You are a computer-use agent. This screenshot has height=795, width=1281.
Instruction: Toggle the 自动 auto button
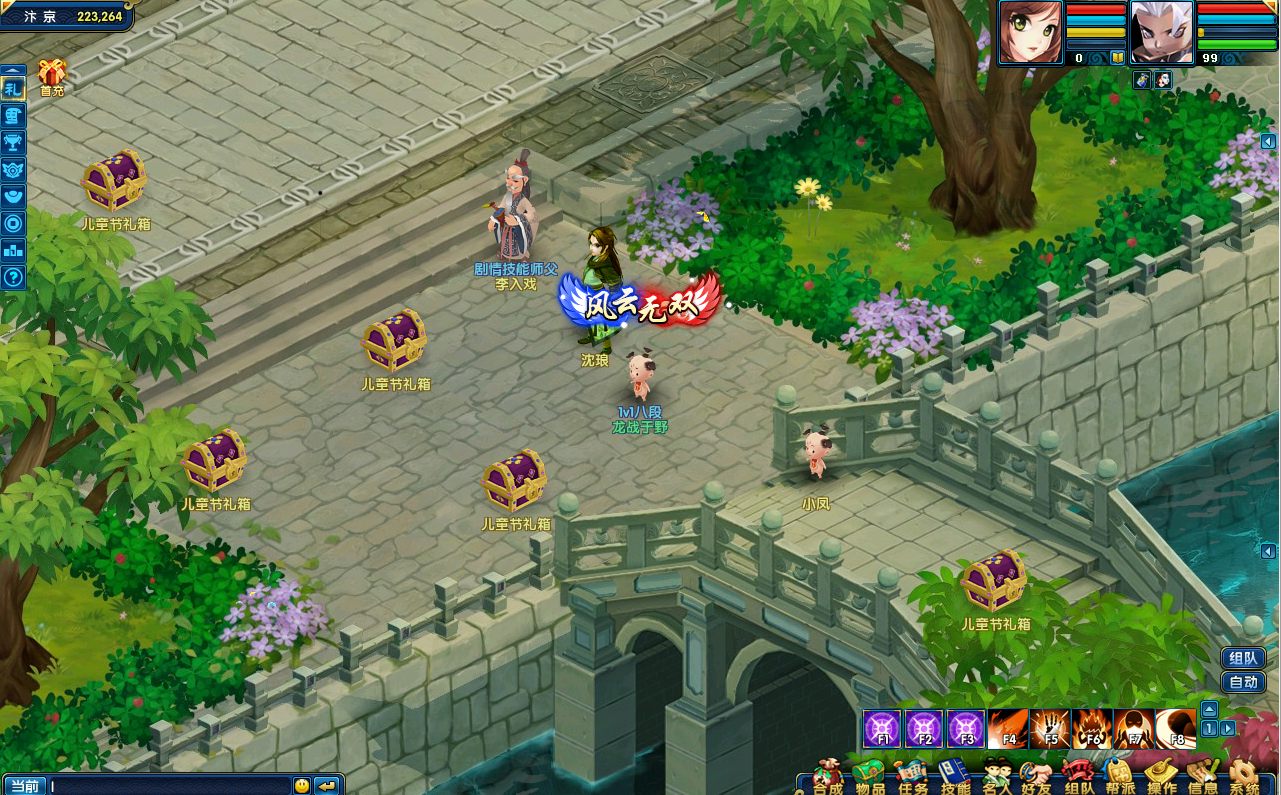tap(1243, 683)
